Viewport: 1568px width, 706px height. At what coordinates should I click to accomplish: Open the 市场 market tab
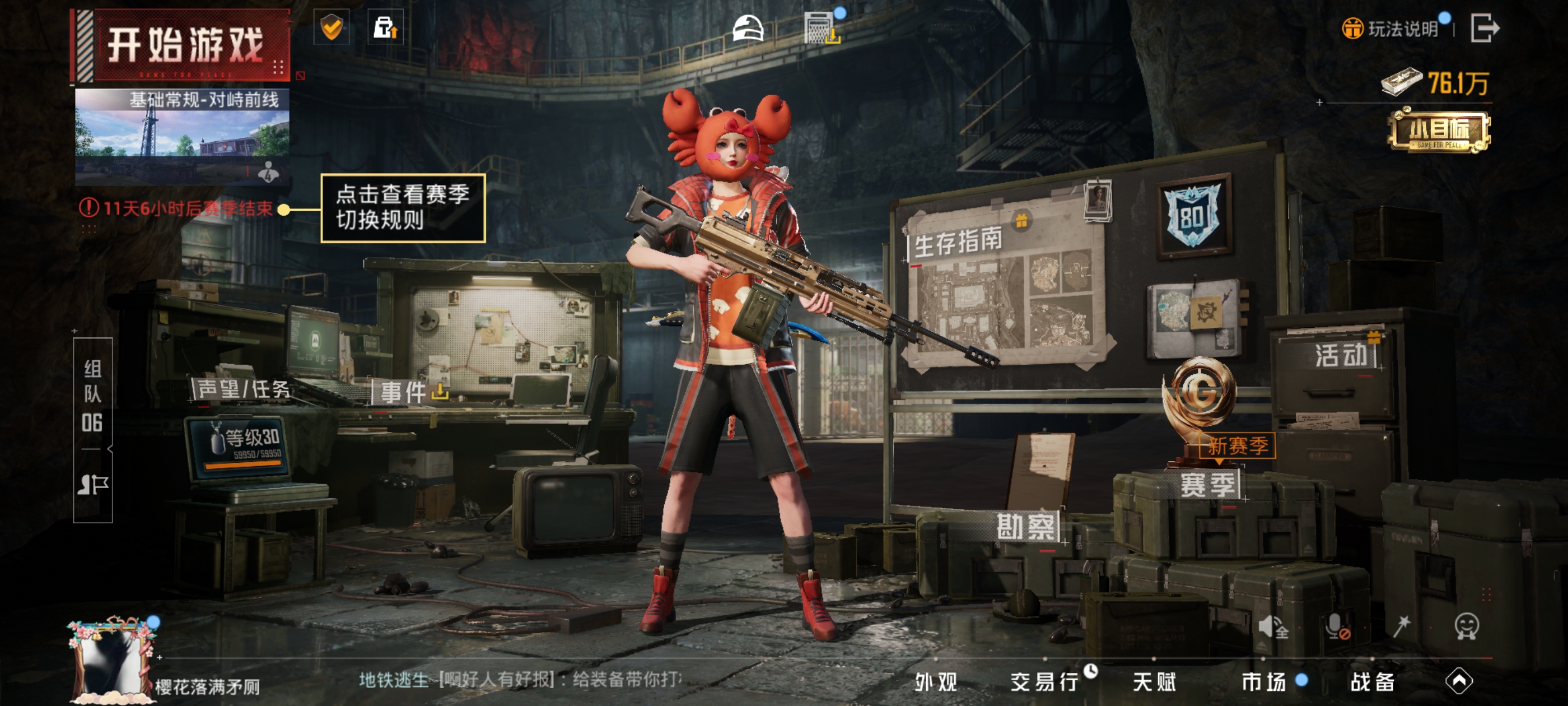[x=1264, y=682]
